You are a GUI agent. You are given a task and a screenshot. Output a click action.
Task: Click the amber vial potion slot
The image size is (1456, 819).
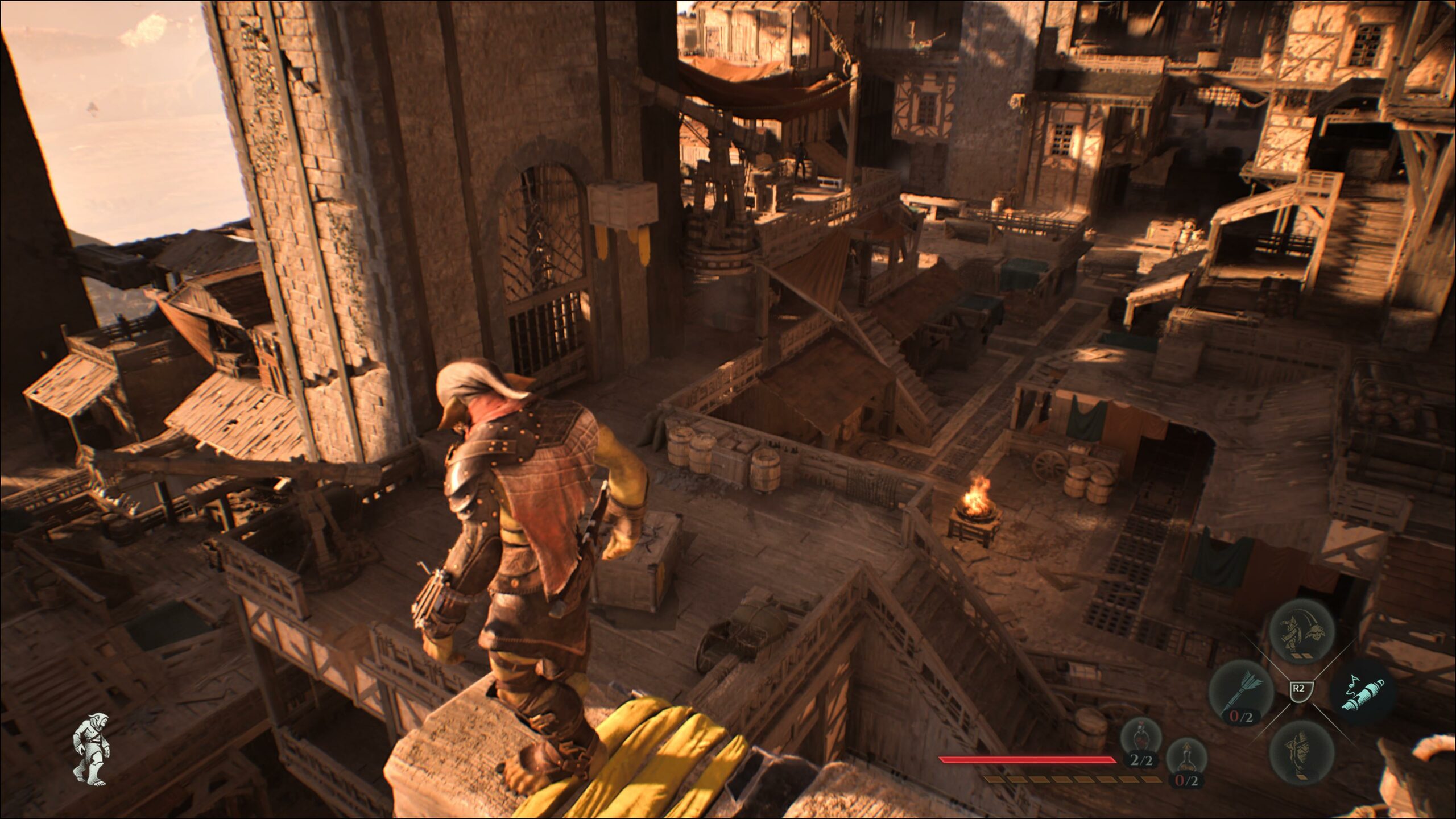point(1186,761)
